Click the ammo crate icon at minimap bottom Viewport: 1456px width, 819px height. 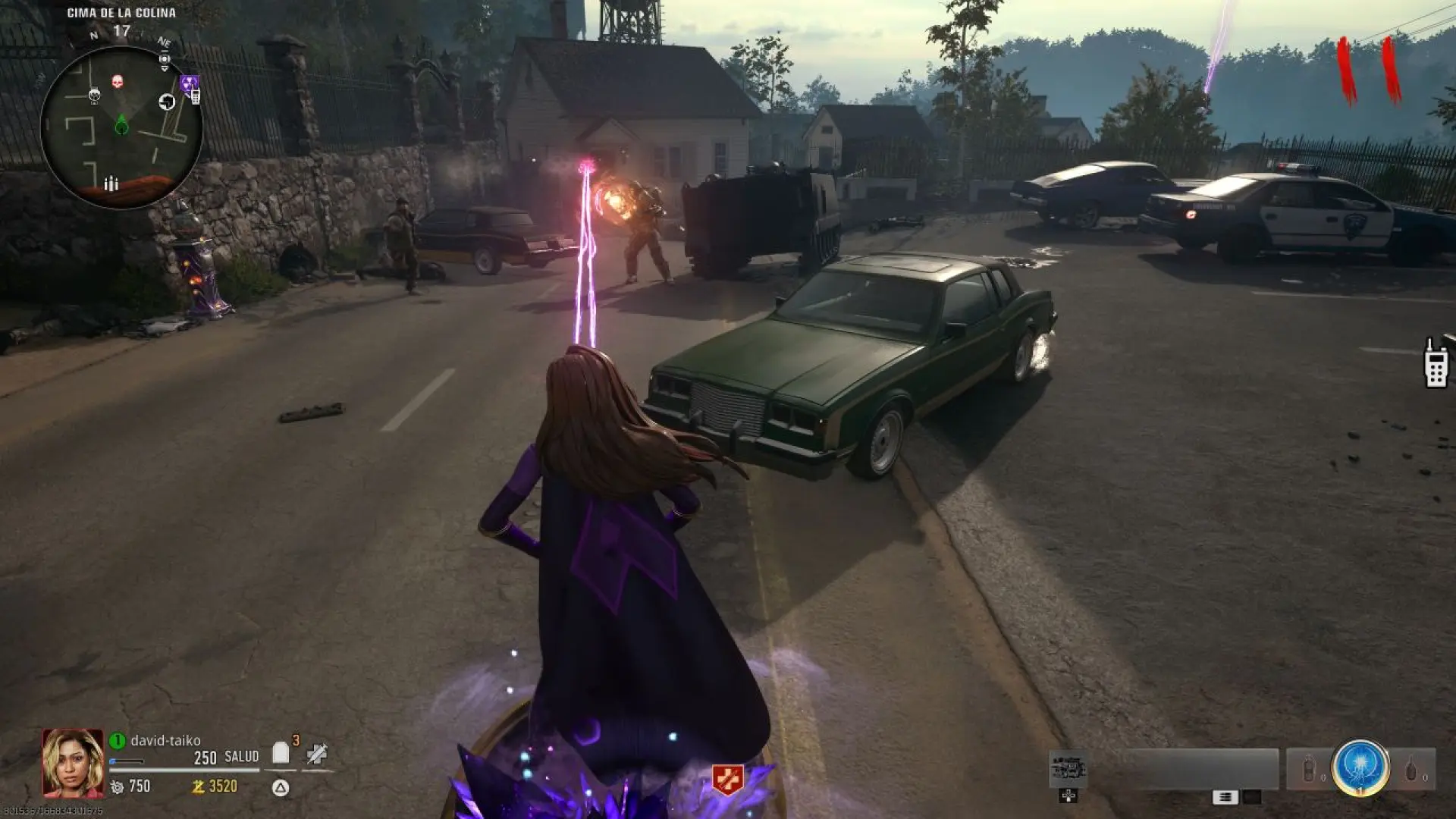click(111, 183)
